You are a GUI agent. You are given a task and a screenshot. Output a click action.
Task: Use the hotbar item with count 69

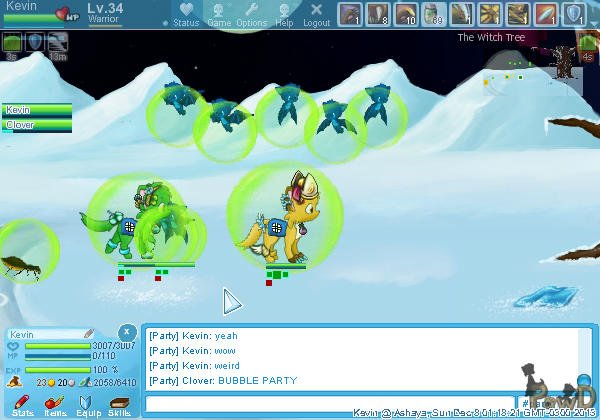[x=433, y=14]
